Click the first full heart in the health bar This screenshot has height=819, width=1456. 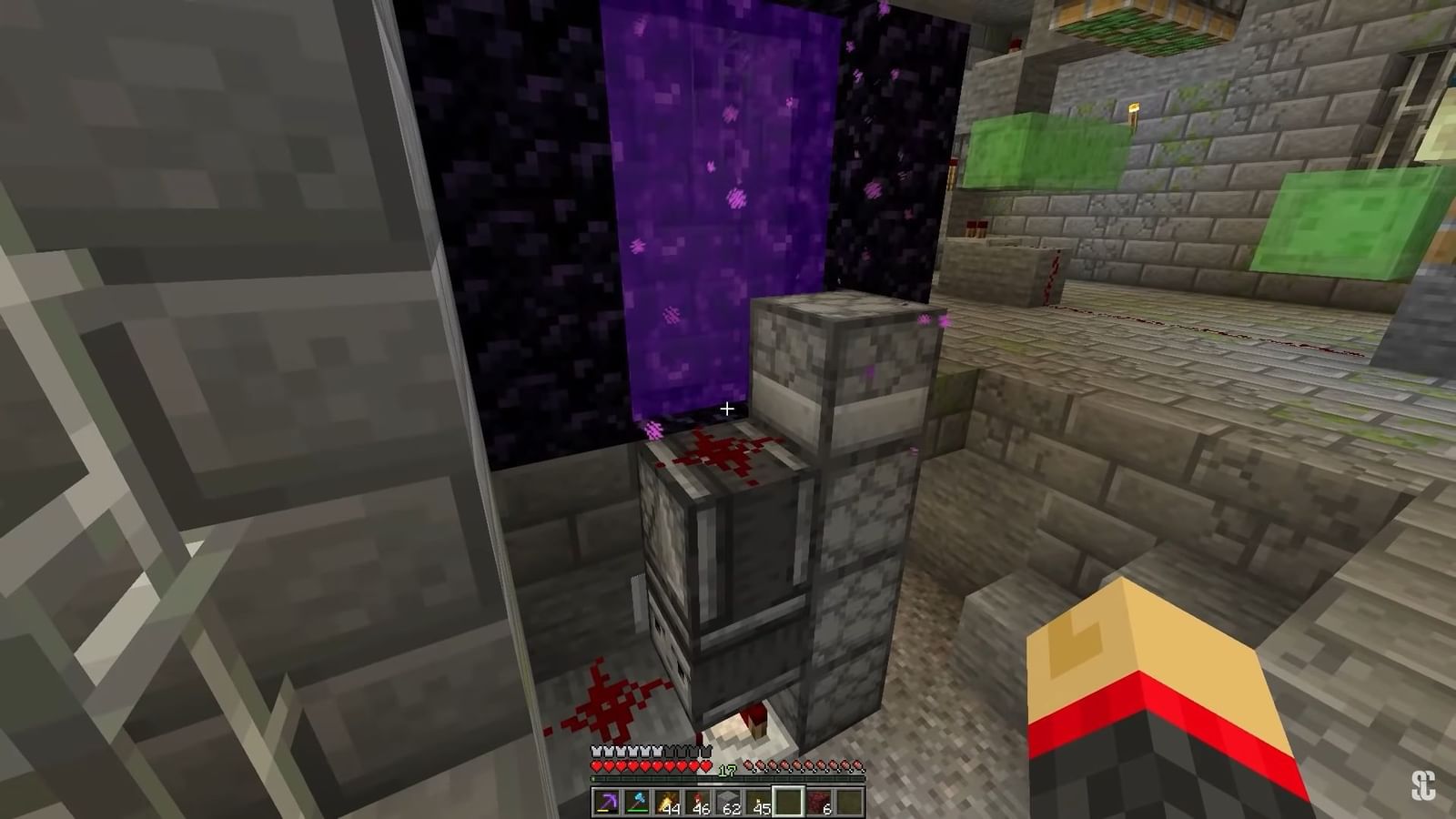(595, 766)
